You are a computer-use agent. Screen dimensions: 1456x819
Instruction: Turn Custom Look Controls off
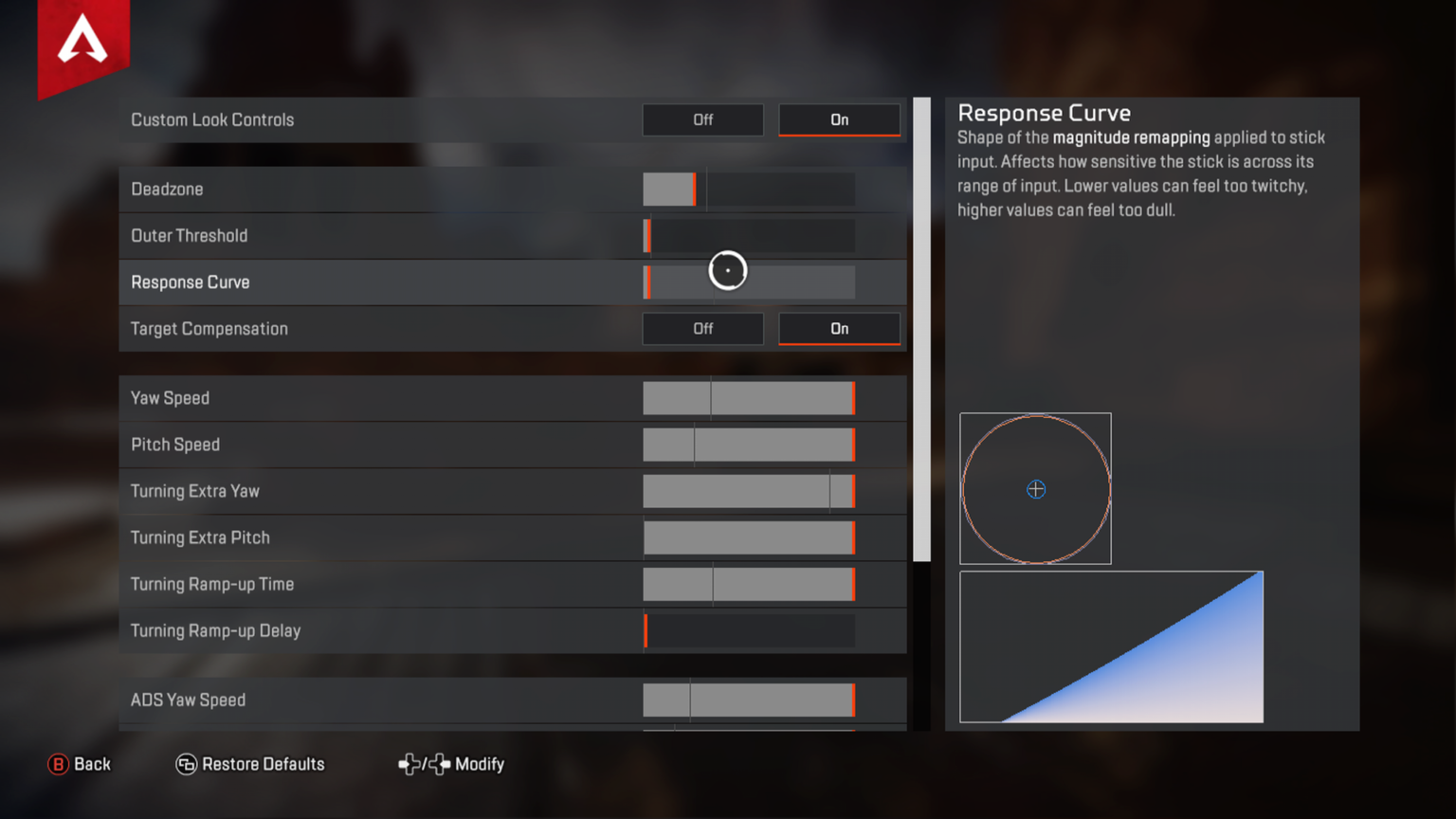coord(702,120)
